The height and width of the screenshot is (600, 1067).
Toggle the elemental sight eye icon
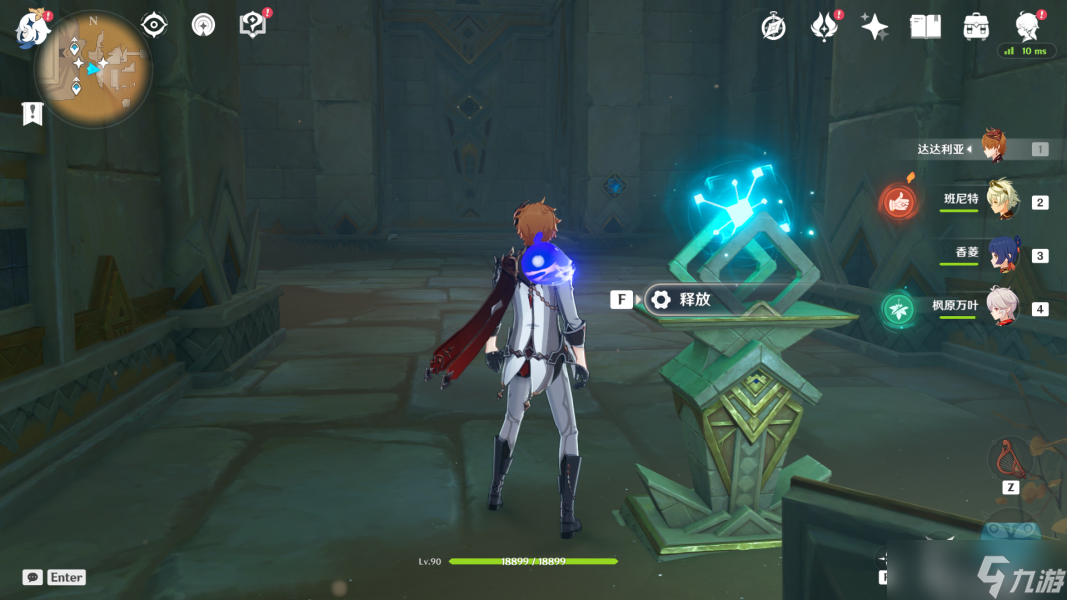point(154,25)
